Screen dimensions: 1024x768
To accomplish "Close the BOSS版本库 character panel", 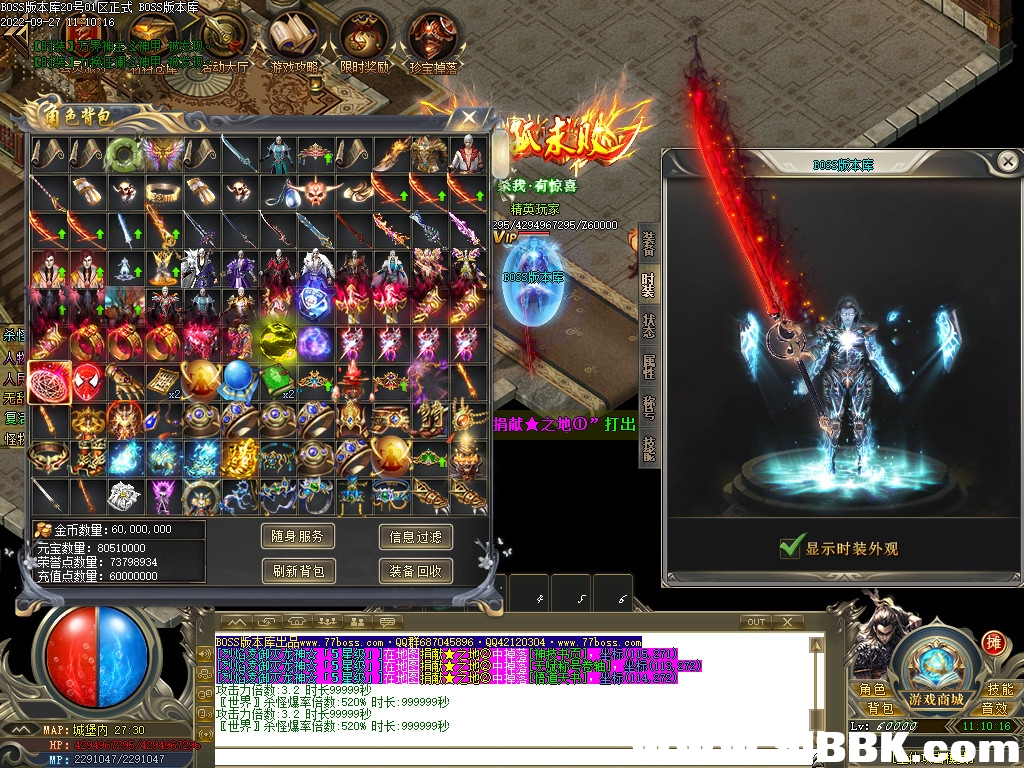I will pos(1007,161).
